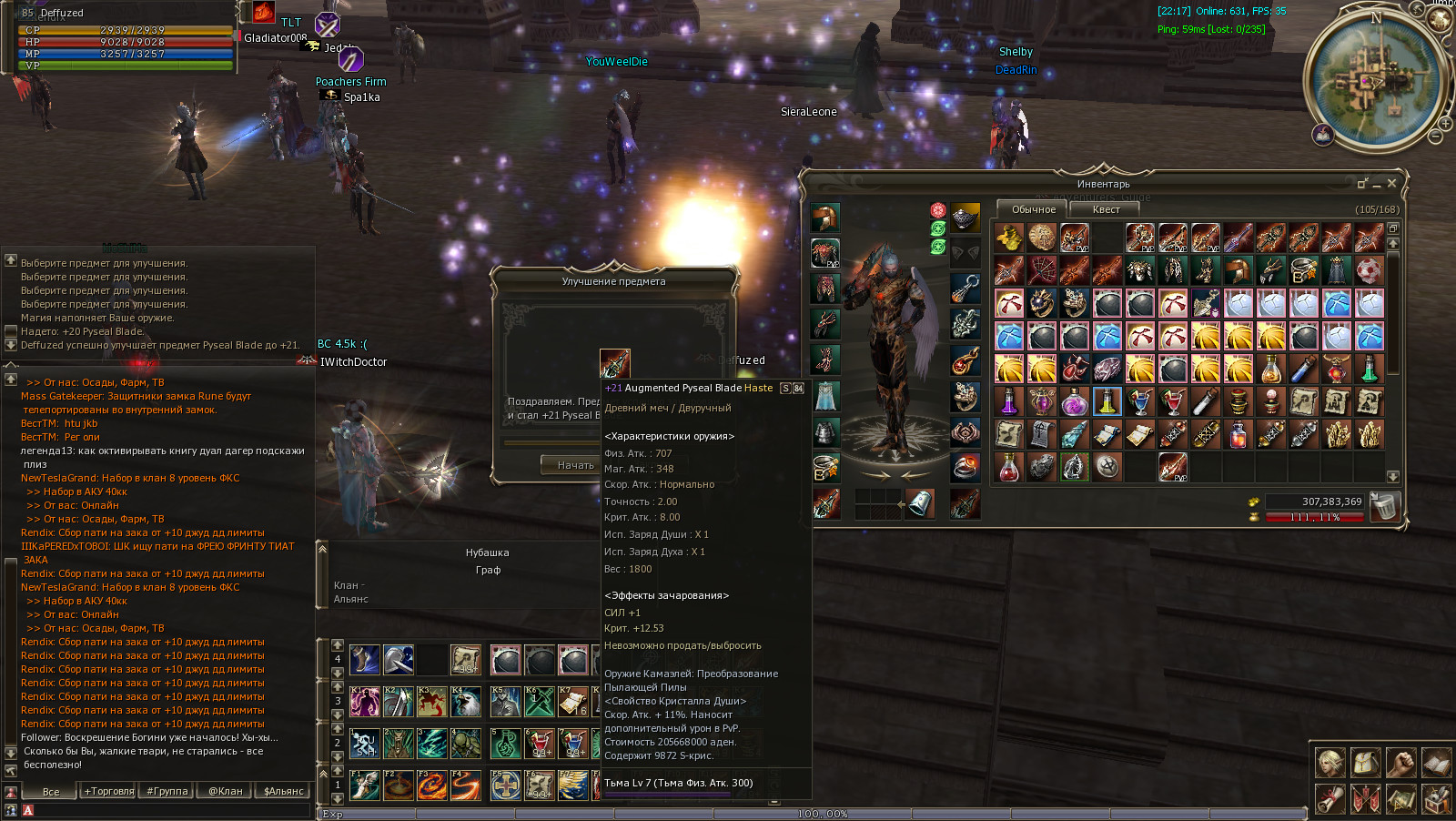Select the $Альянс chat tab
Viewport: 1456px width, 821px height.
pos(283,791)
